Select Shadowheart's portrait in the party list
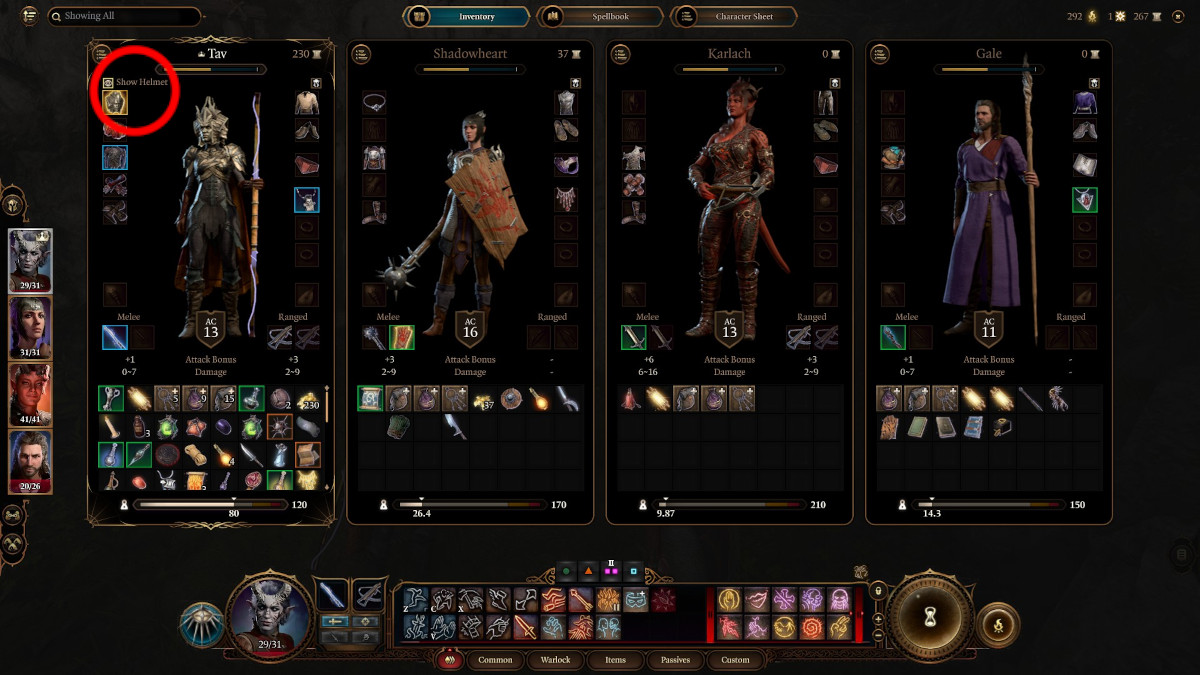 (x=30, y=328)
